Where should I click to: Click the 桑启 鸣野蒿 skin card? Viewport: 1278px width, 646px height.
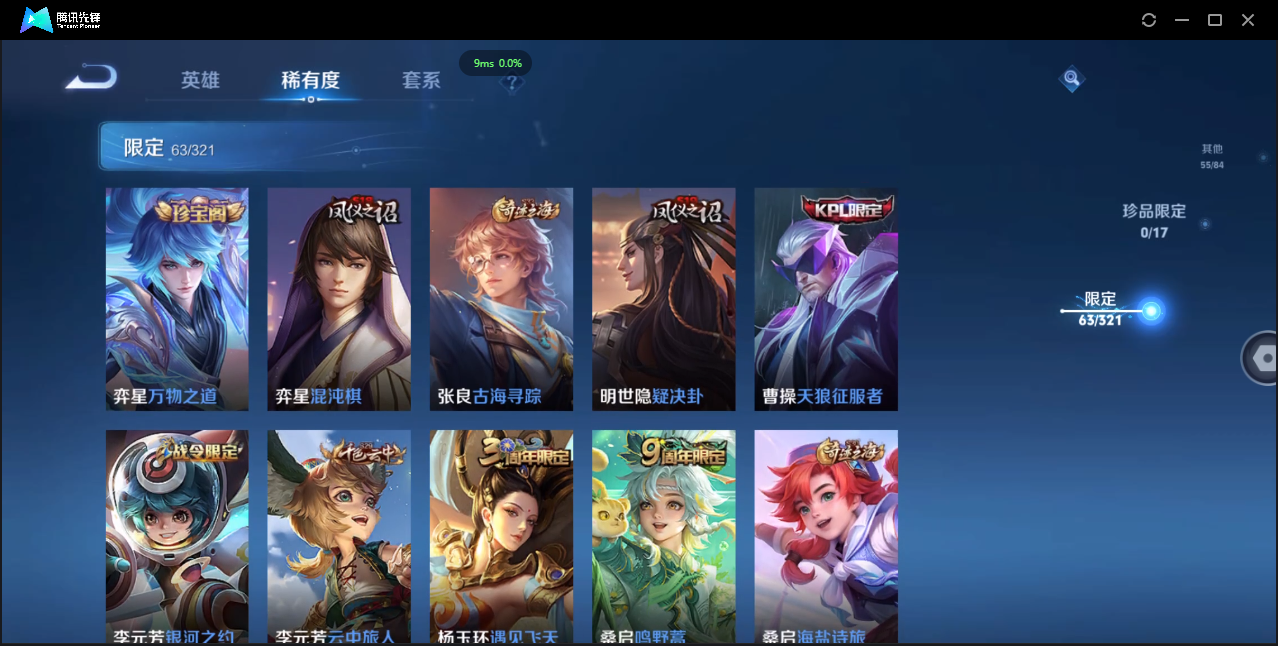pyautogui.click(x=663, y=536)
